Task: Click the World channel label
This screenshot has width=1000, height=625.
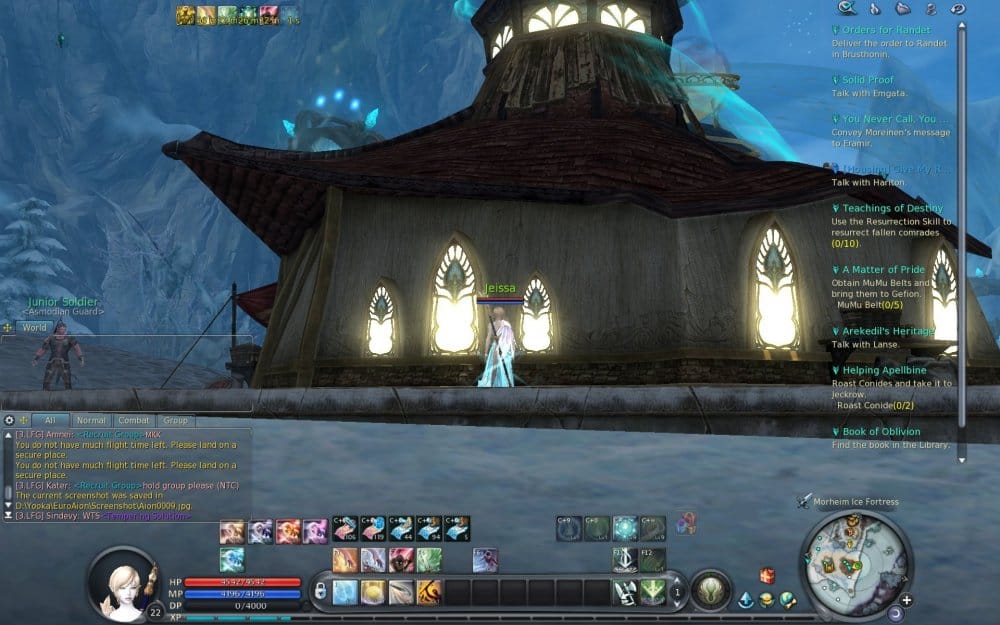Action: coord(34,327)
